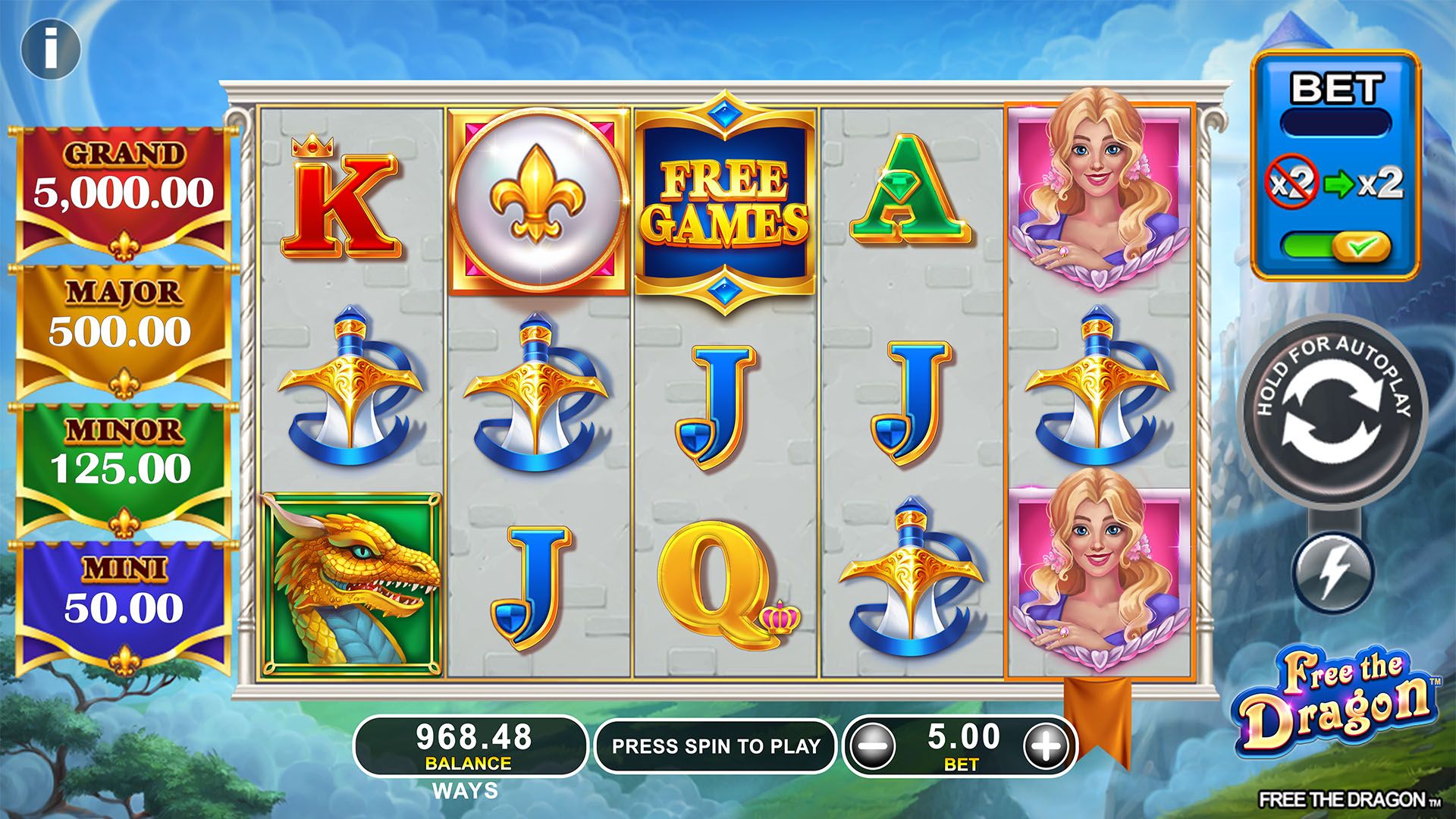Decrease the bet with minus button
The image size is (1456, 819).
(x=871, y=746)
